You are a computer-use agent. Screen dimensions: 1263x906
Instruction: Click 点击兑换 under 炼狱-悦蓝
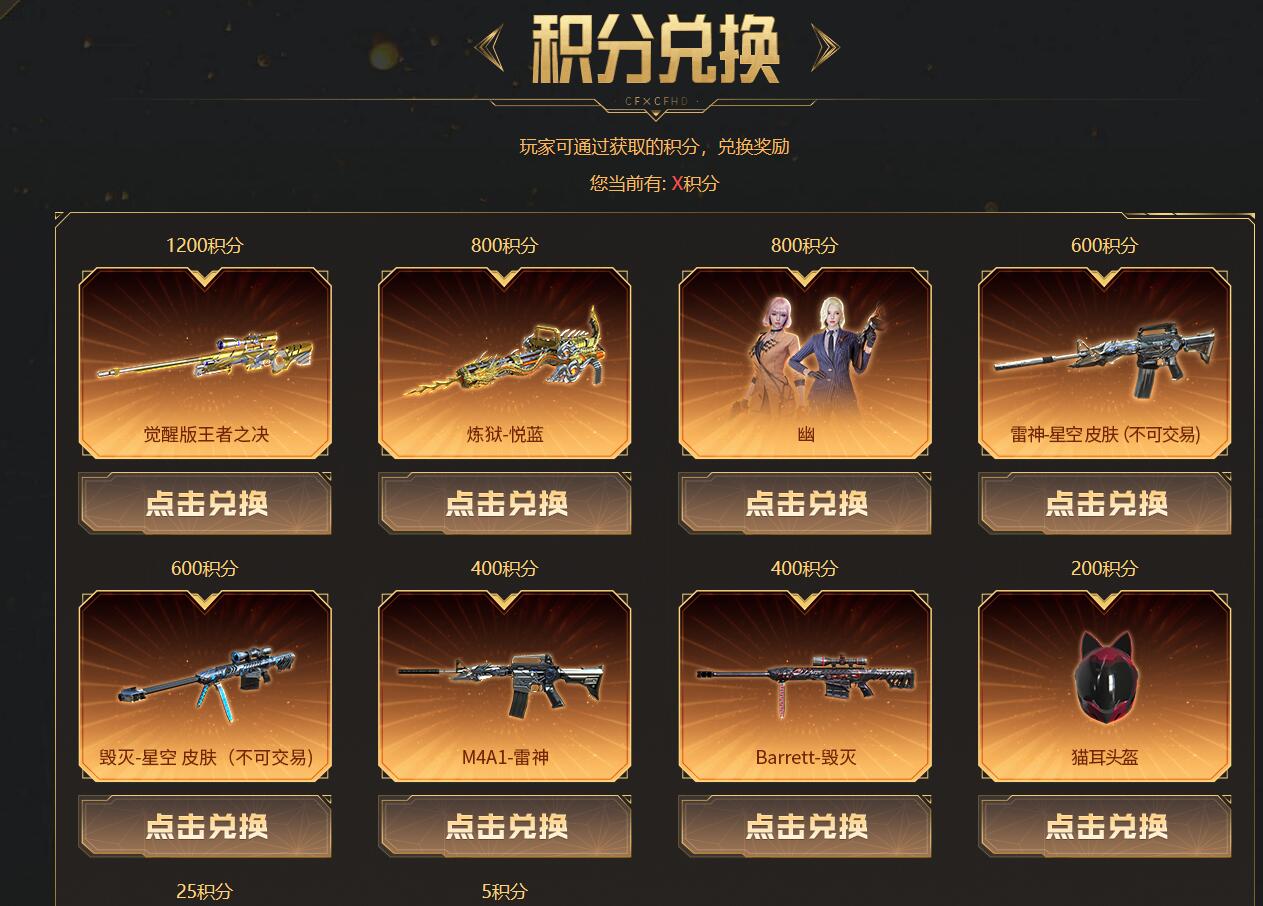click(505, 503)
